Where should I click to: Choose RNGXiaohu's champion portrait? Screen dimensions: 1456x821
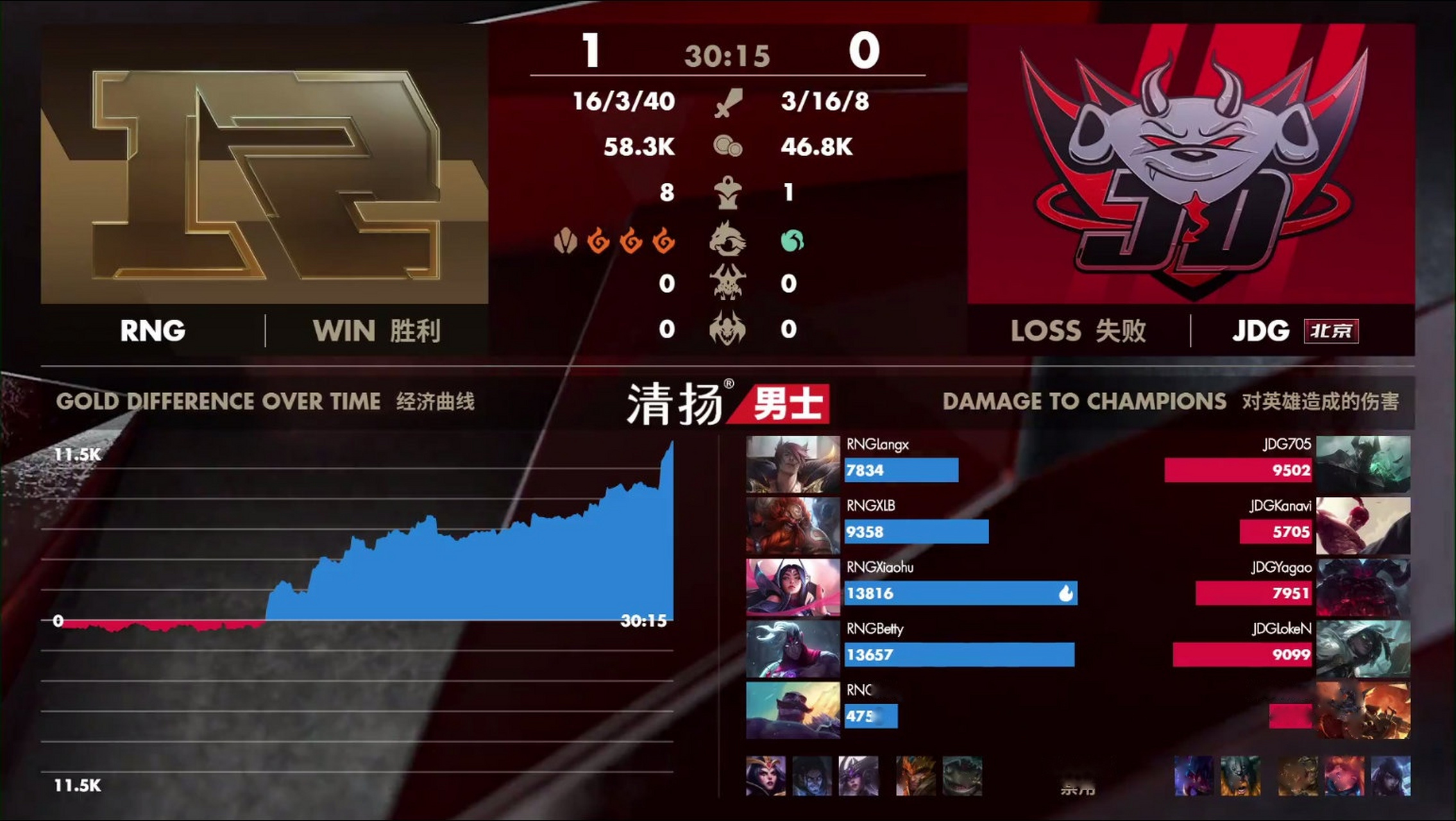(x=793, y=587)
